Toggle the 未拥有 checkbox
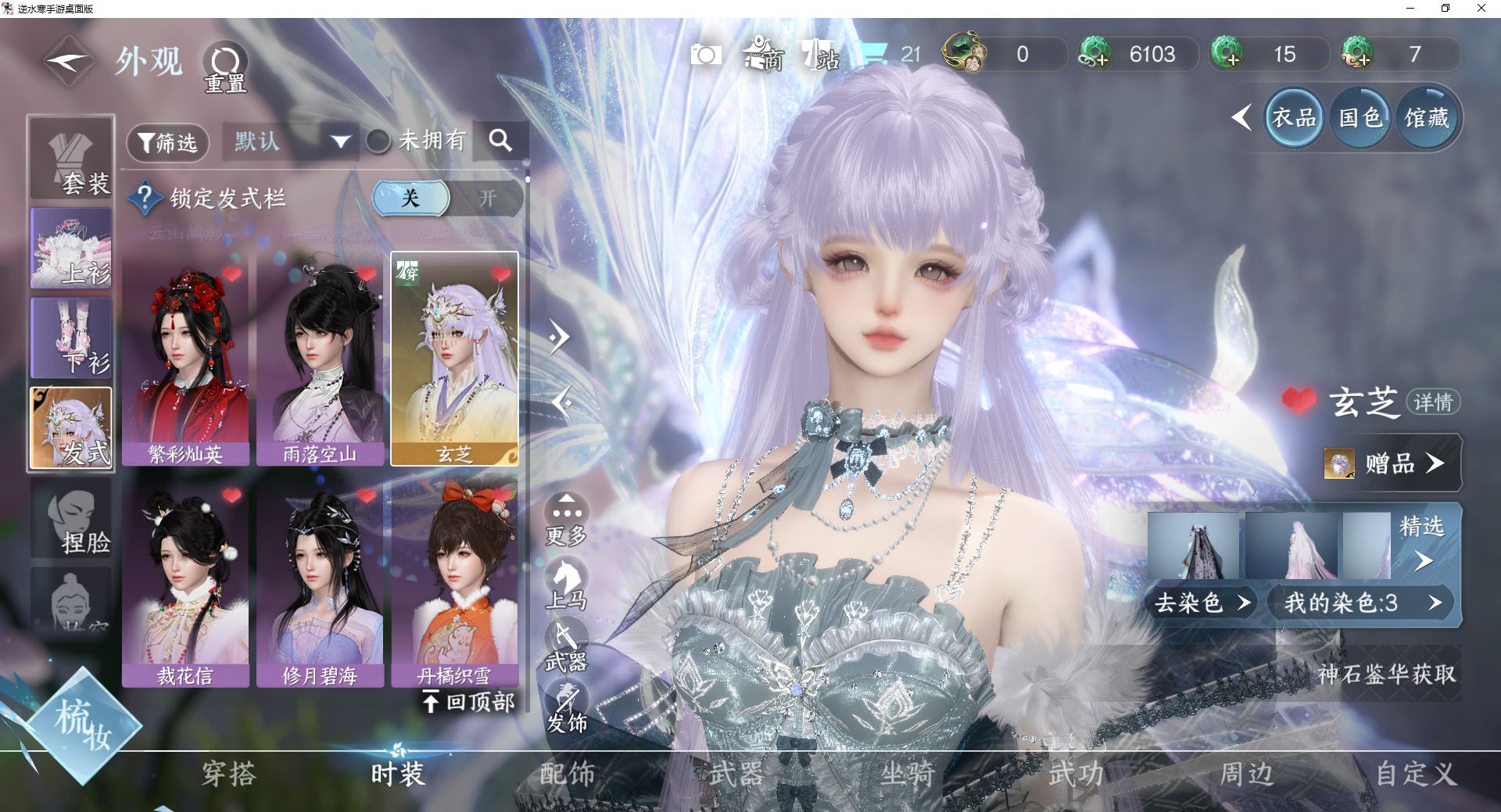The image size is (1501, 812). [x=378, y=141]
